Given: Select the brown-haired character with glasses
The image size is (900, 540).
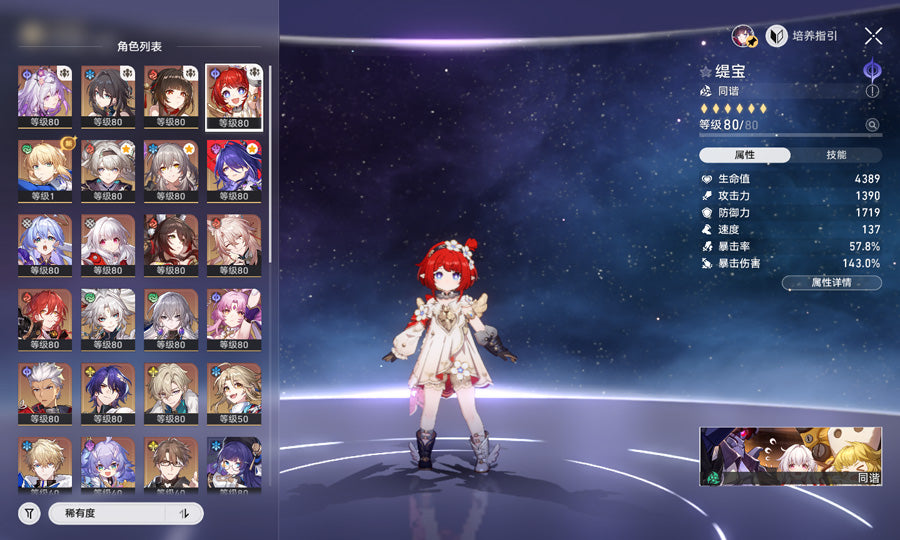Looking at the screenshot, I should (171, 463).
